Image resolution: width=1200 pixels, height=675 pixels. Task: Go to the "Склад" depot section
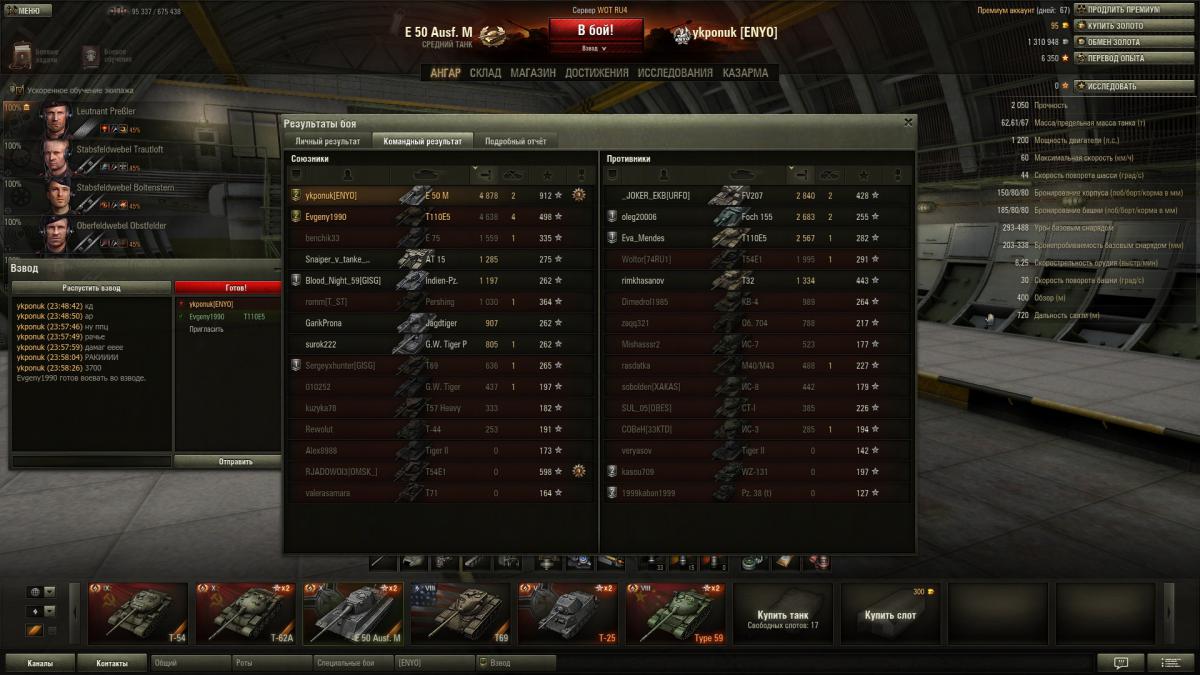(485, 73)
